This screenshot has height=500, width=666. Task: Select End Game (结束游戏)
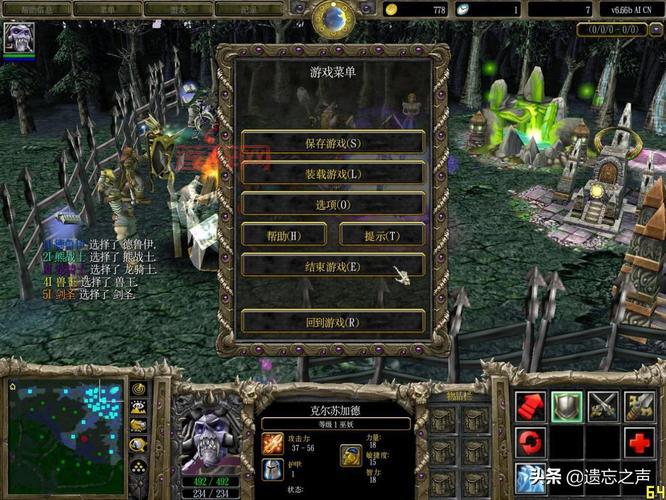[x=333, y=266]
